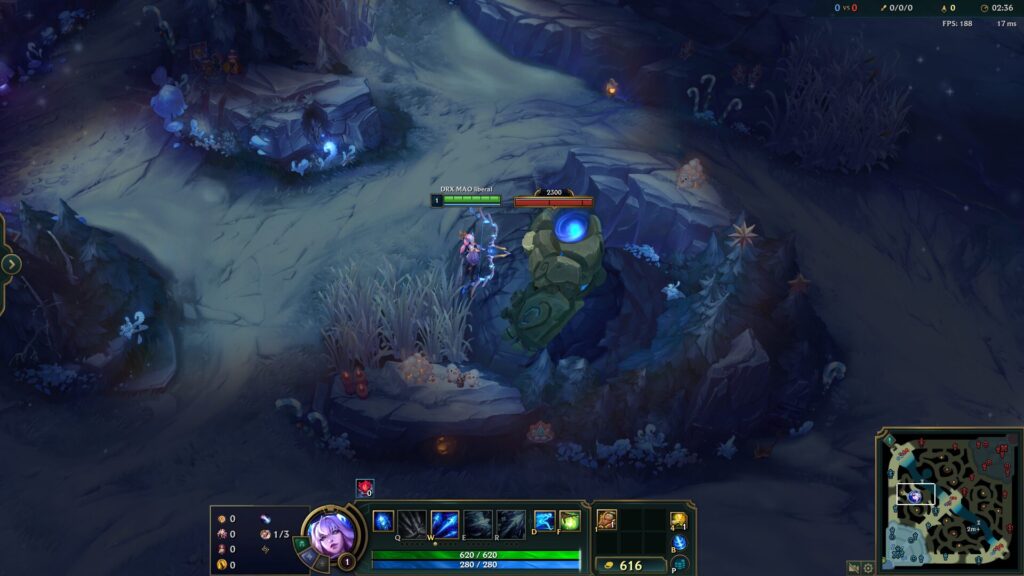Use the D summoner spell icon

544,521
